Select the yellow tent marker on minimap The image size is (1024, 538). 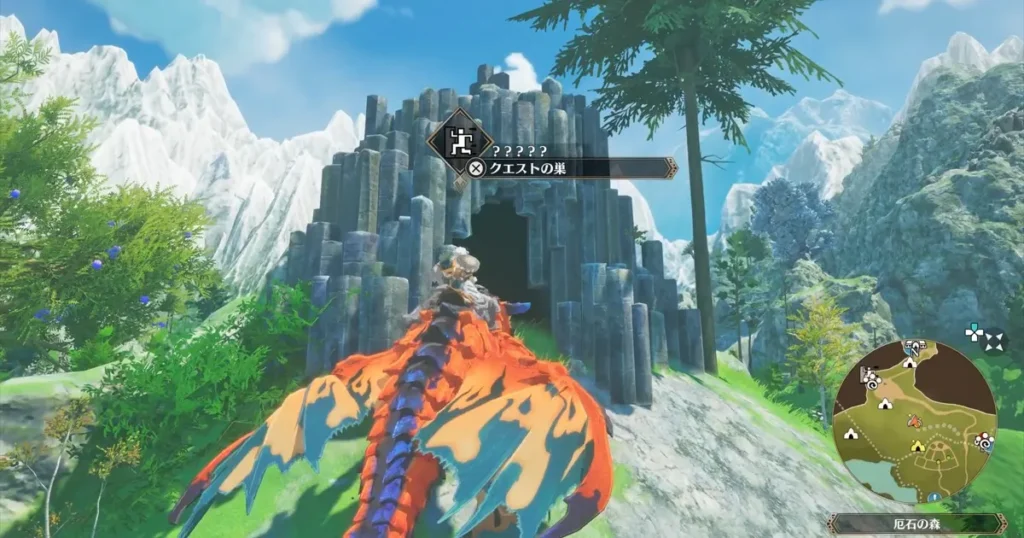pos(916,447)
